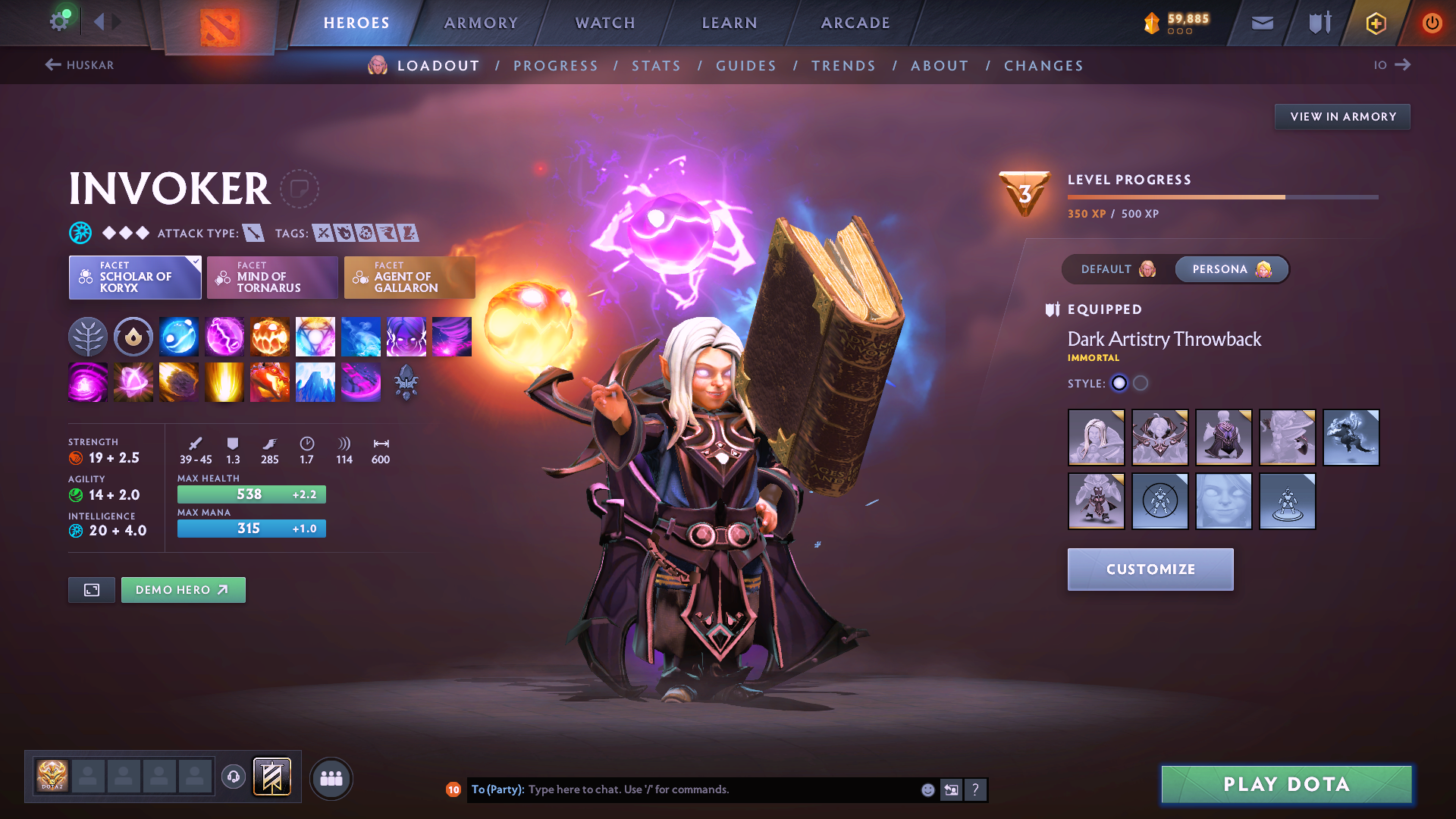This screenshot has width=1456, height=819.
Task: Open the mail envelope icon
Action: [1262, 23]
